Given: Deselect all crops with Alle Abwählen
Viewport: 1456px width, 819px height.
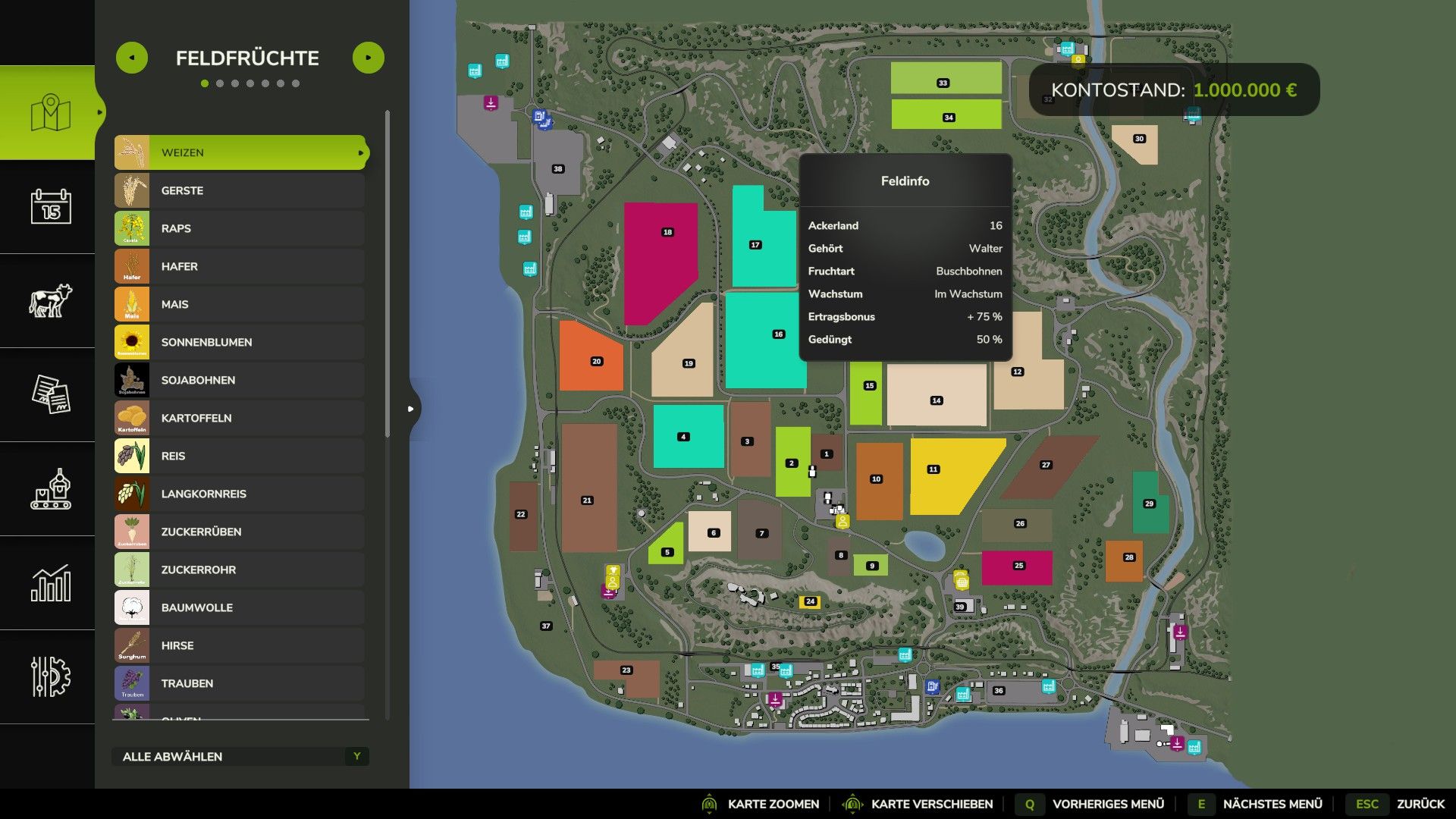Looking at the screenshot, I should tap(240, 756).
